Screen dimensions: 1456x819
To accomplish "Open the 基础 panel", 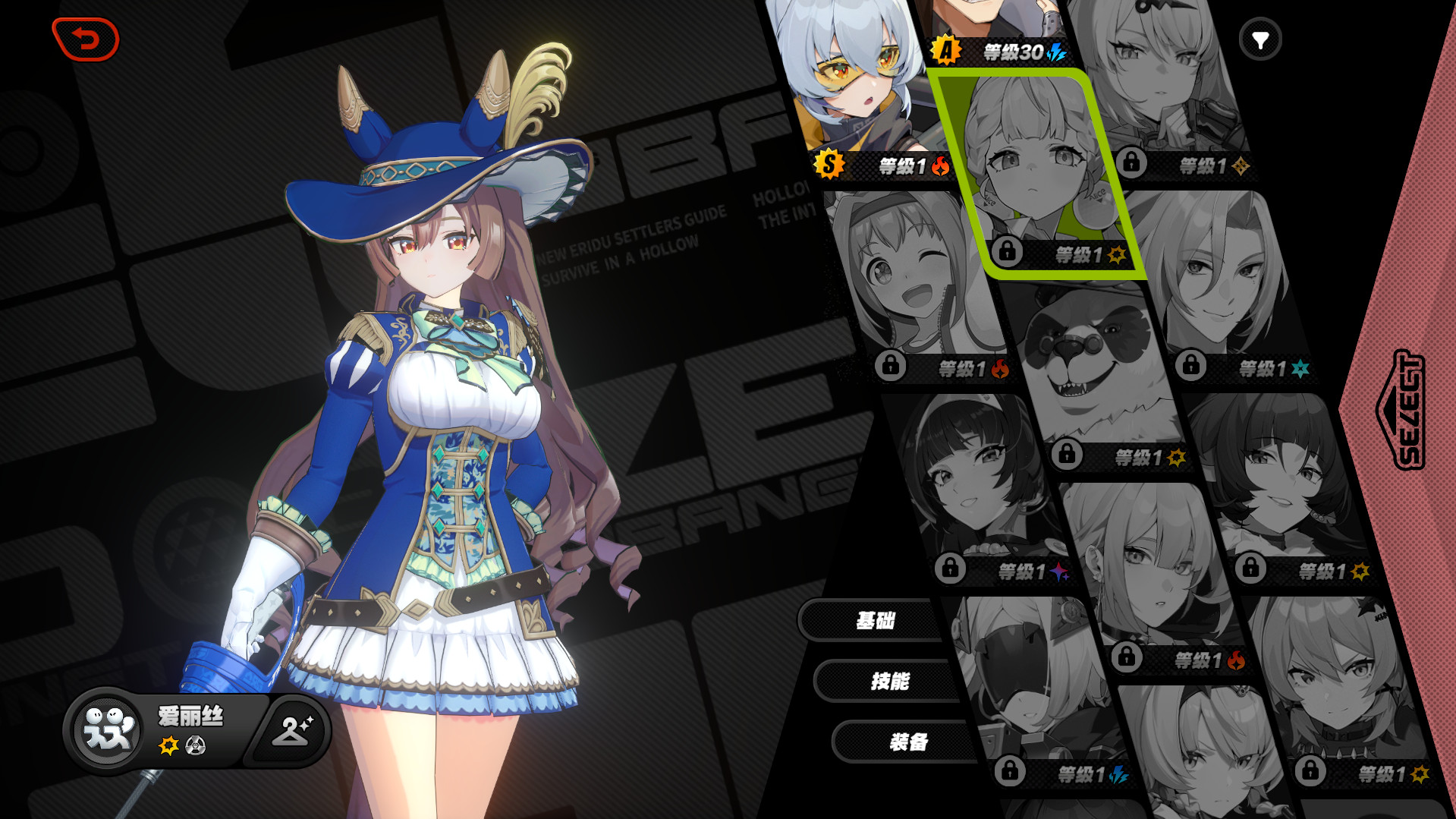I will (875, 621).
